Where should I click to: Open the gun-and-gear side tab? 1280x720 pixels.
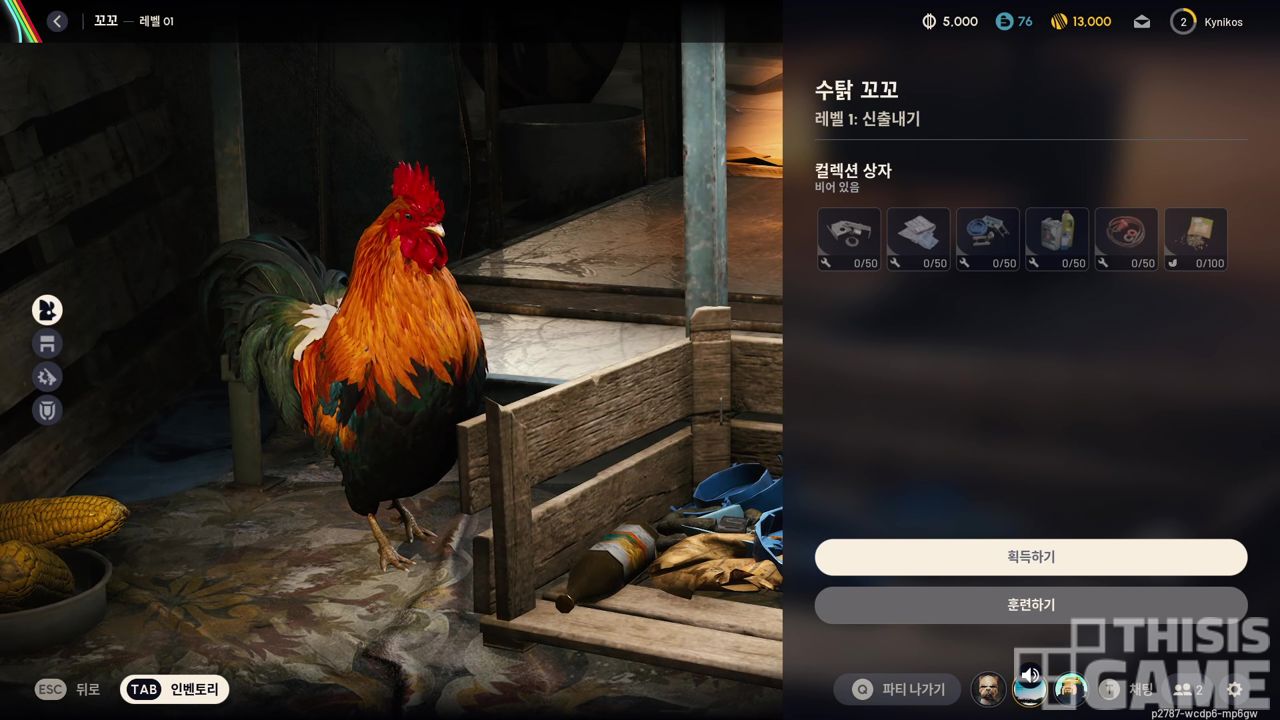[47, 377]
